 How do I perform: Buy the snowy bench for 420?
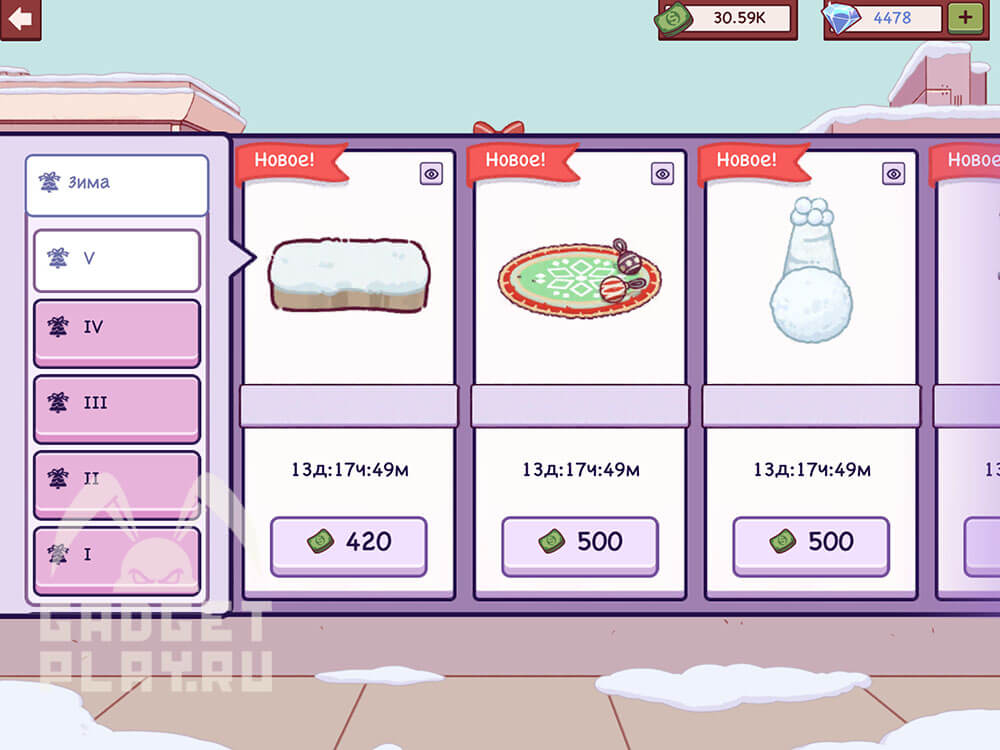coord(348,545)
